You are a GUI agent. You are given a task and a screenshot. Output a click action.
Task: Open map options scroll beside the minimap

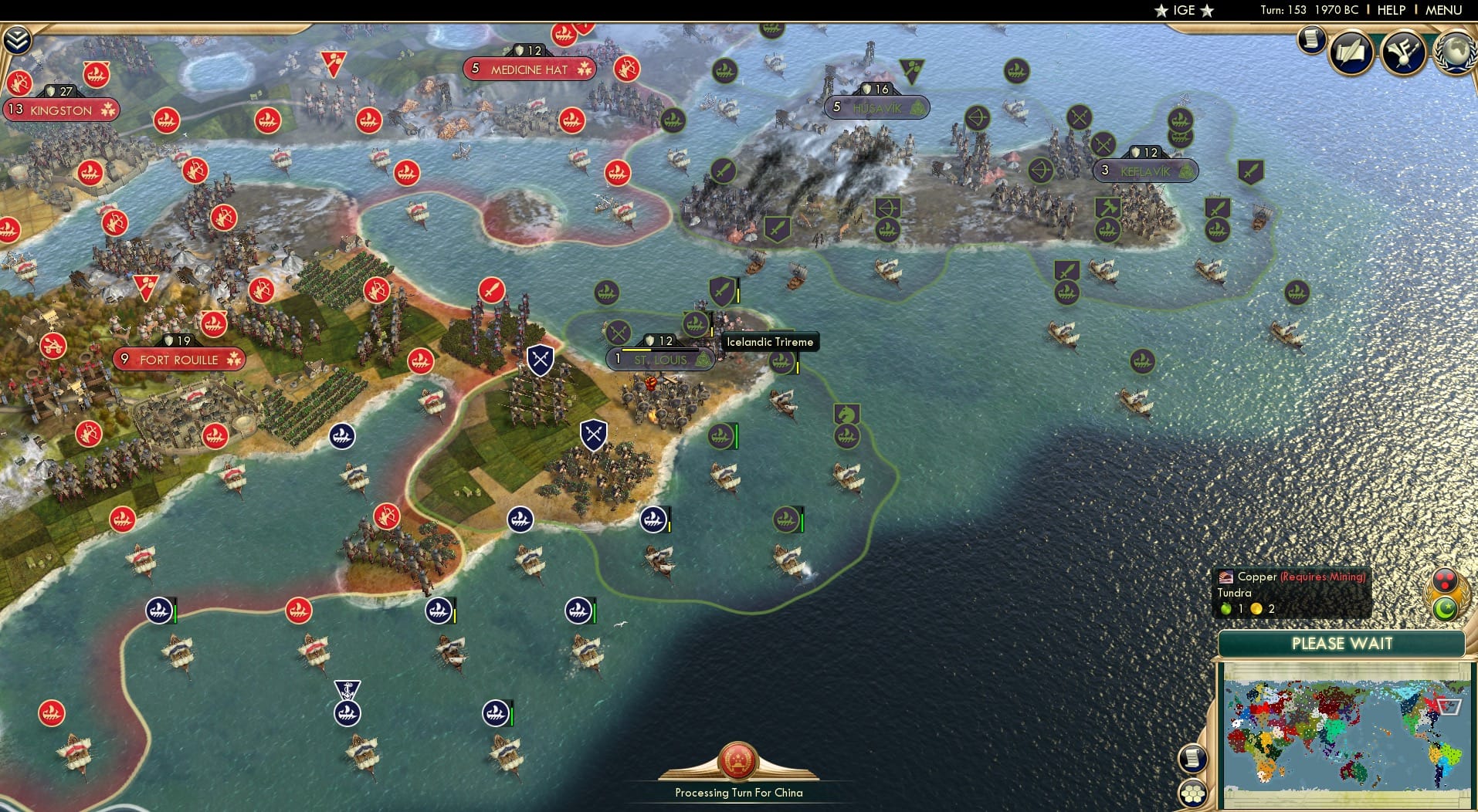tap(1194, 758)
